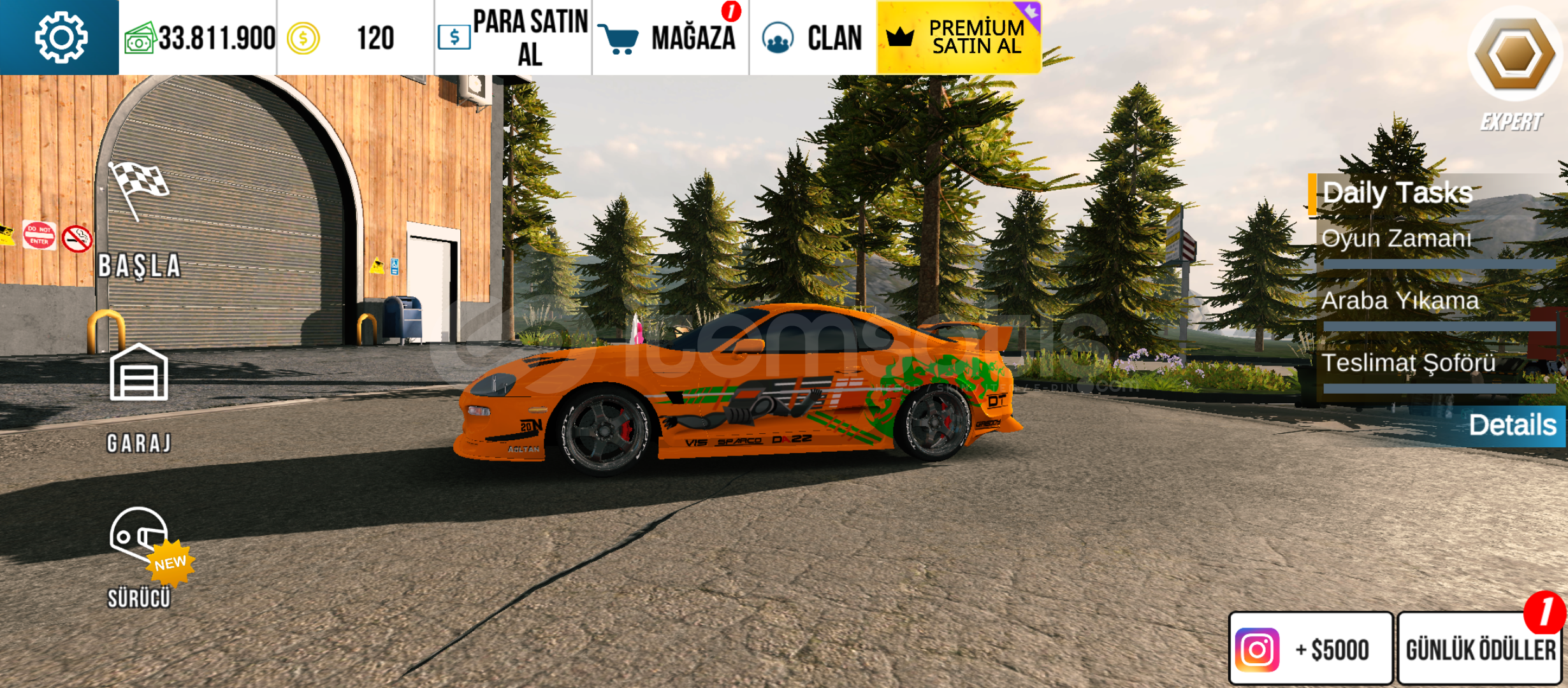This screenshot has width=1568, height=688.
Task: Show Daily Tasks Details
Action: pyautogui.click(x=1511, y=425)
